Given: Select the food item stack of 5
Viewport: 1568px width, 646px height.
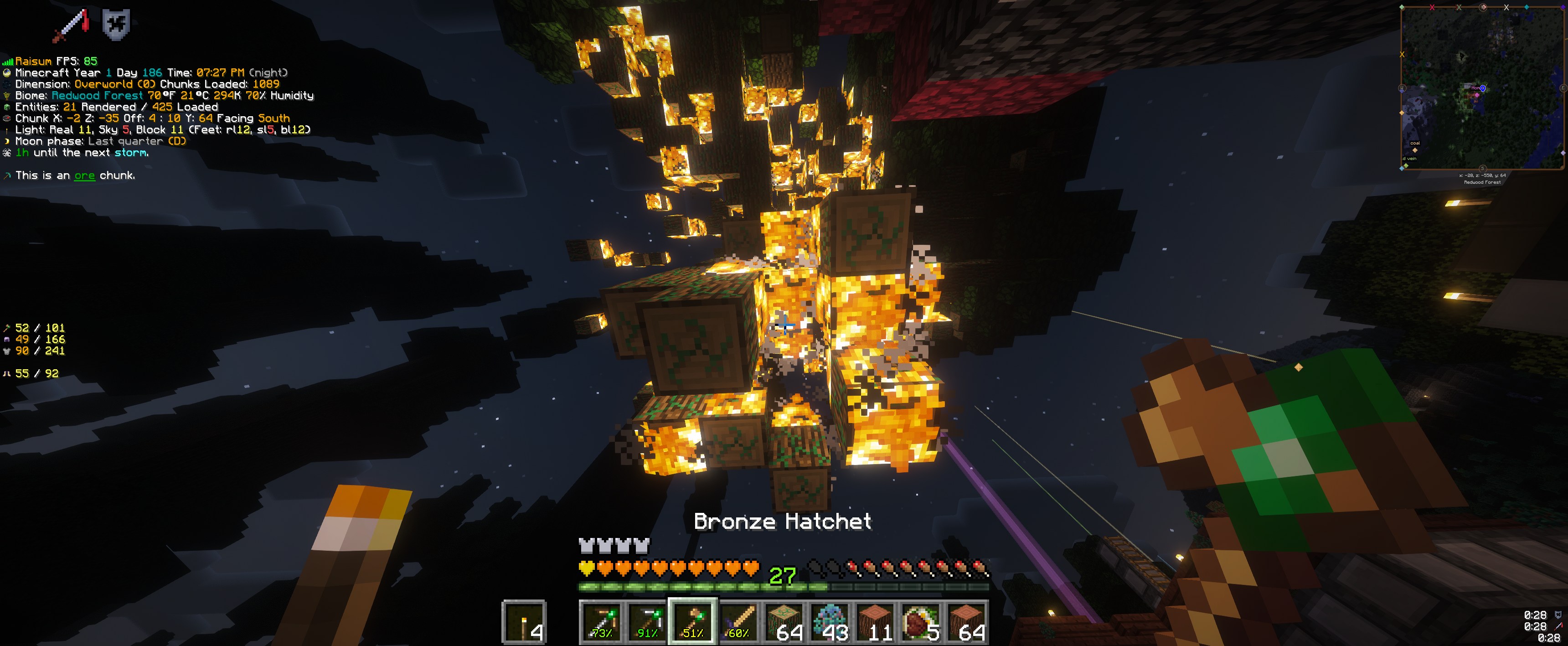Looking at the screenshot, I should (x=921, y=622).
